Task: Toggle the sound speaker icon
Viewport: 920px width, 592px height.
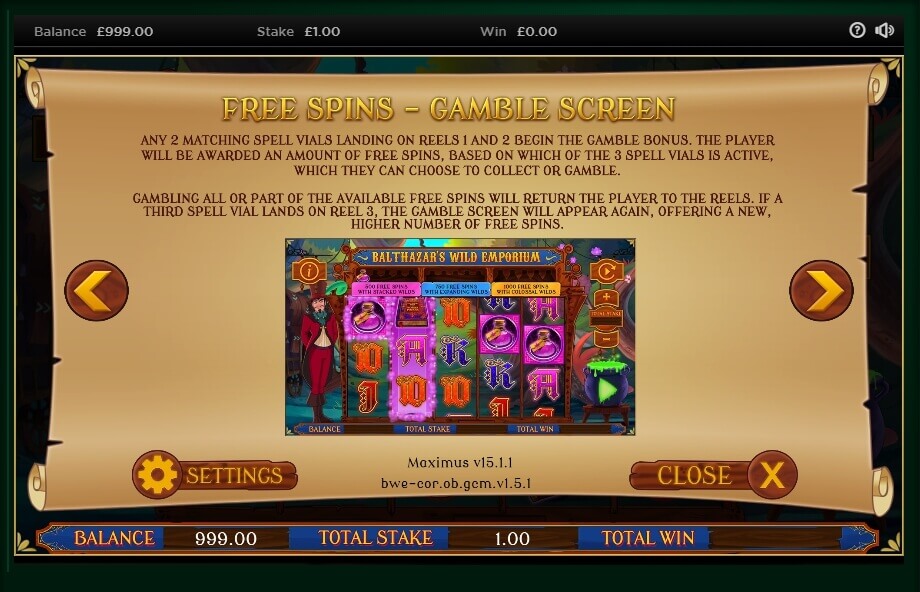Action: click(x=884, y=30)
